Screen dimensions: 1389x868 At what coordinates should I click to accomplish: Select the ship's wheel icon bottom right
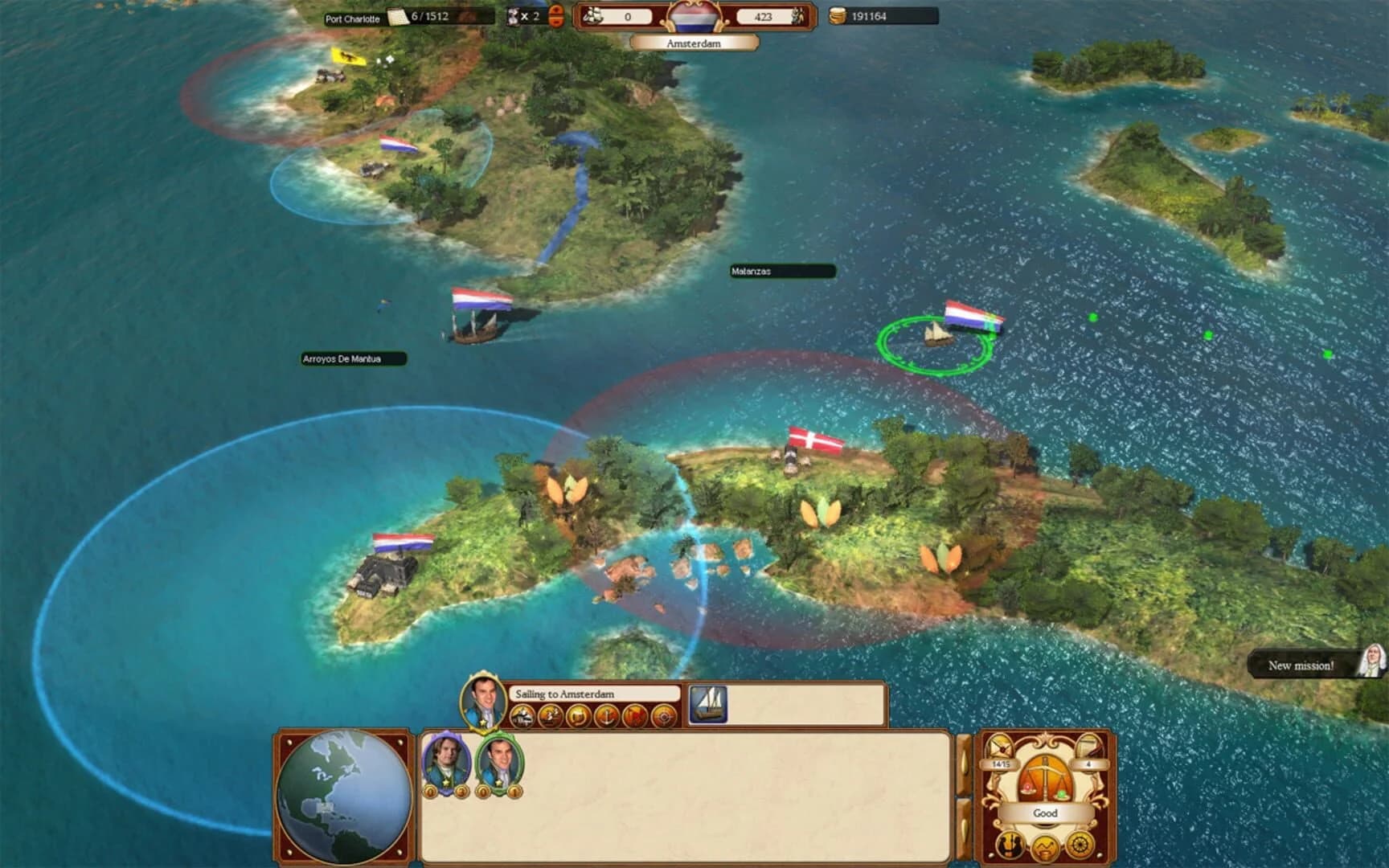[x=1080, y=845]
